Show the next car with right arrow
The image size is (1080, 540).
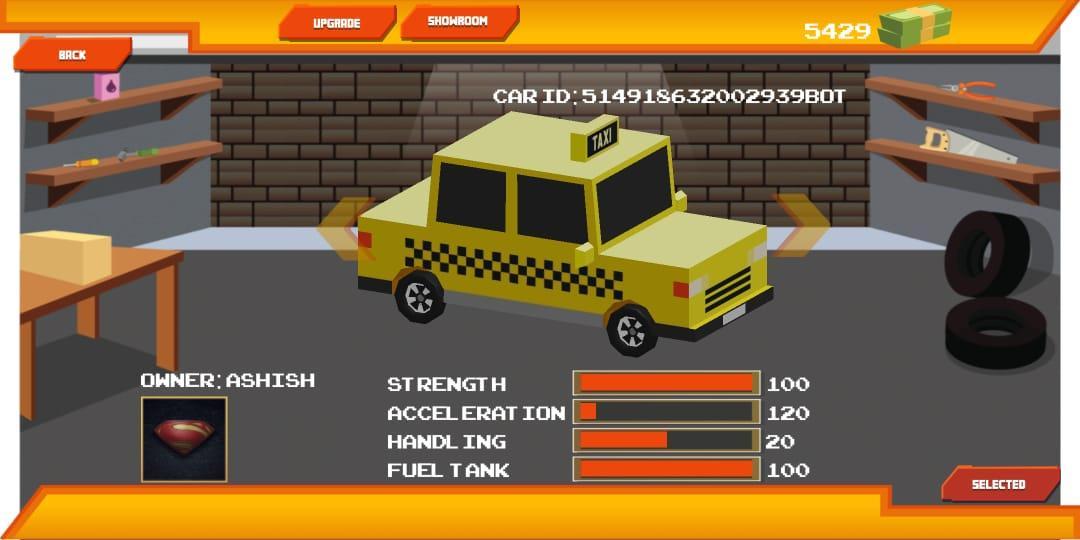tap(802, 226)
